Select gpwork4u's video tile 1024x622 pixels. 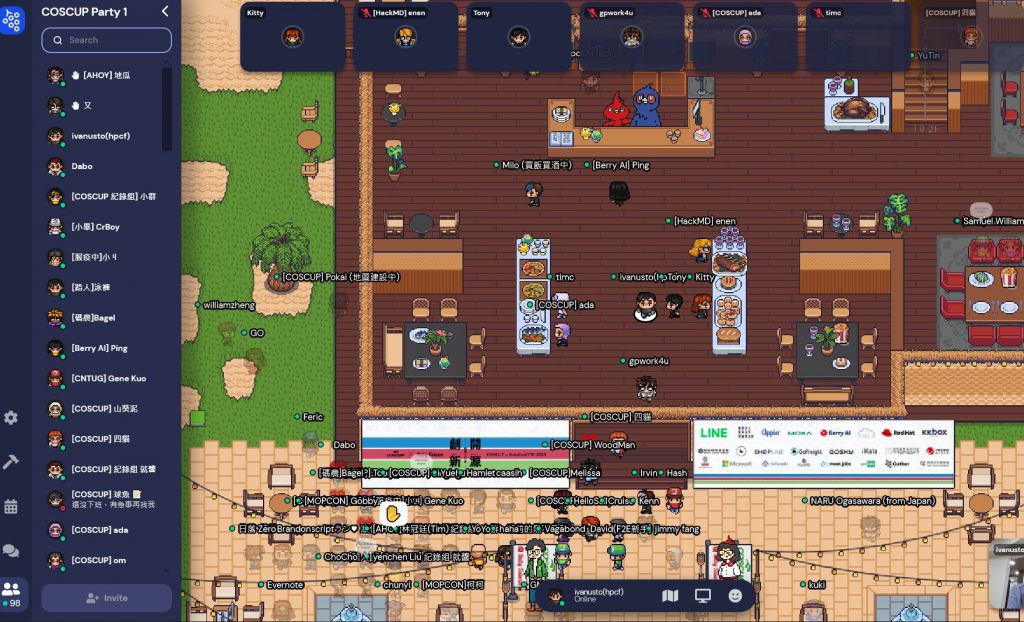(x=631, y=37)
